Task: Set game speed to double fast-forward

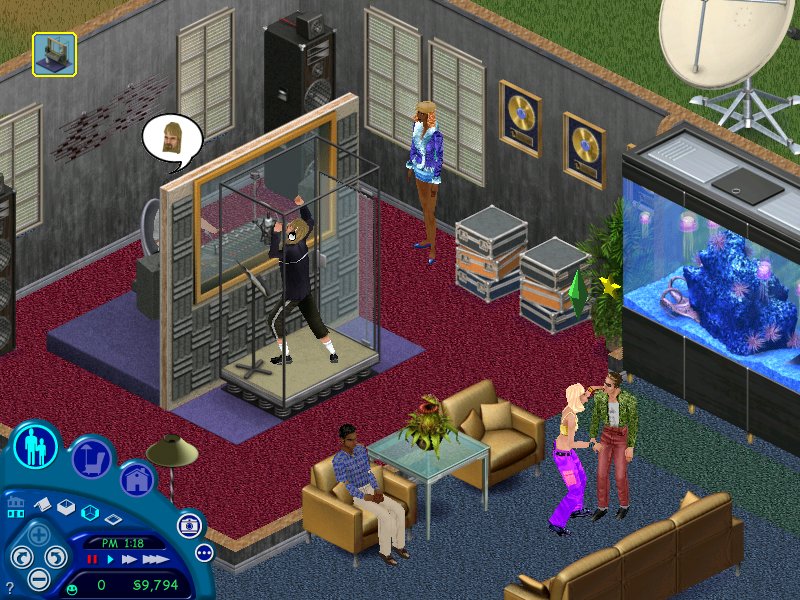Action: click(127, 559)
